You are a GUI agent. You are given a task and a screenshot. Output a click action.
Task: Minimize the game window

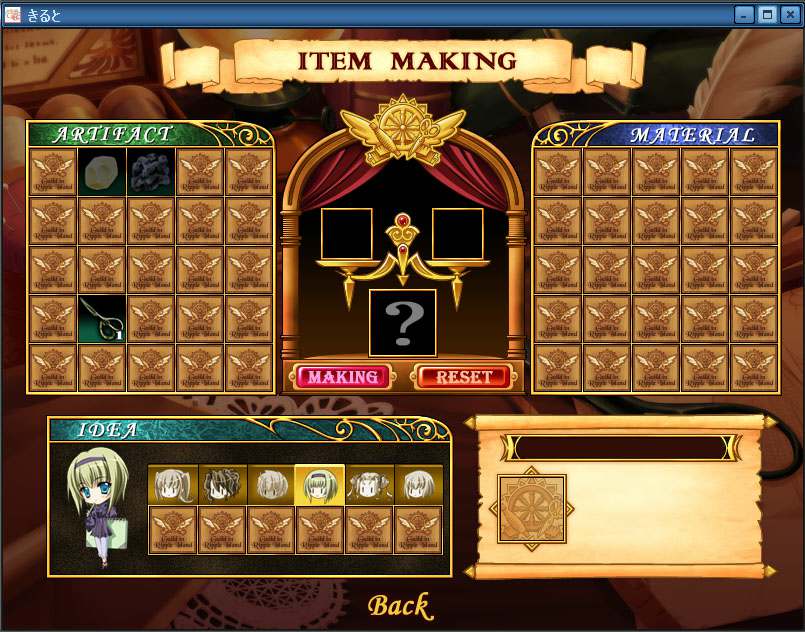coord(744,15)
